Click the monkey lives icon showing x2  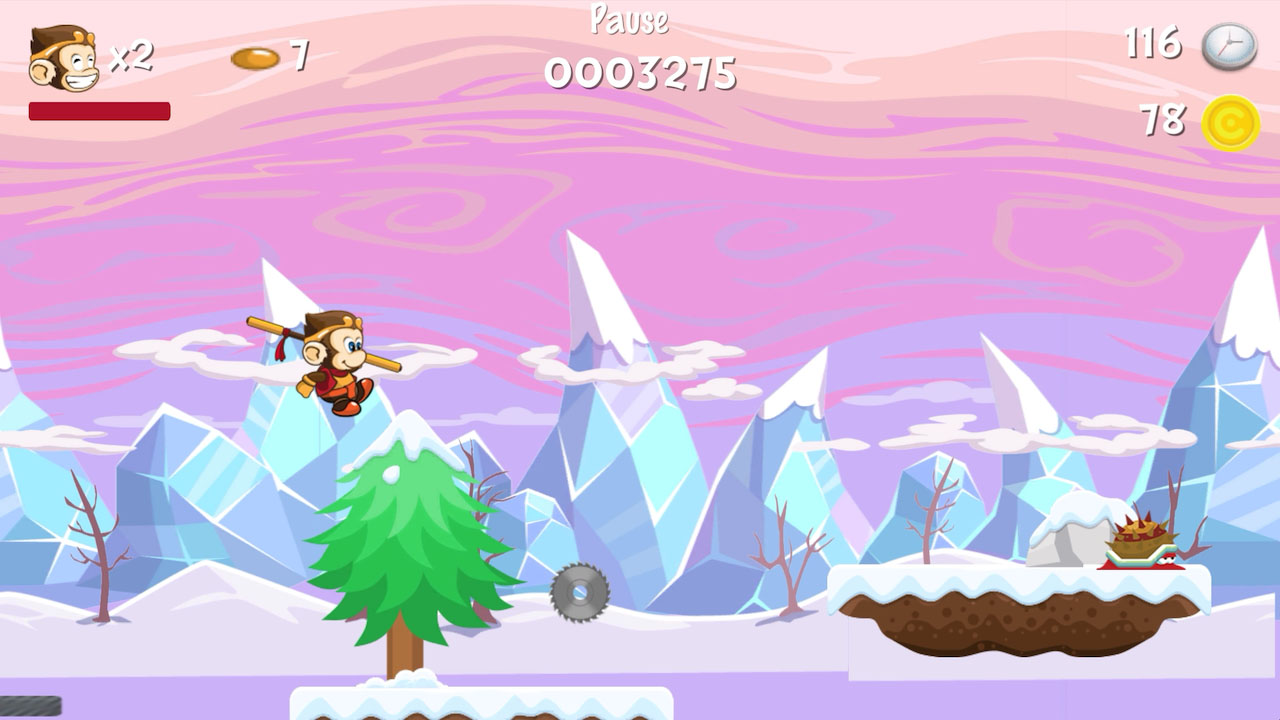point(62,58)
